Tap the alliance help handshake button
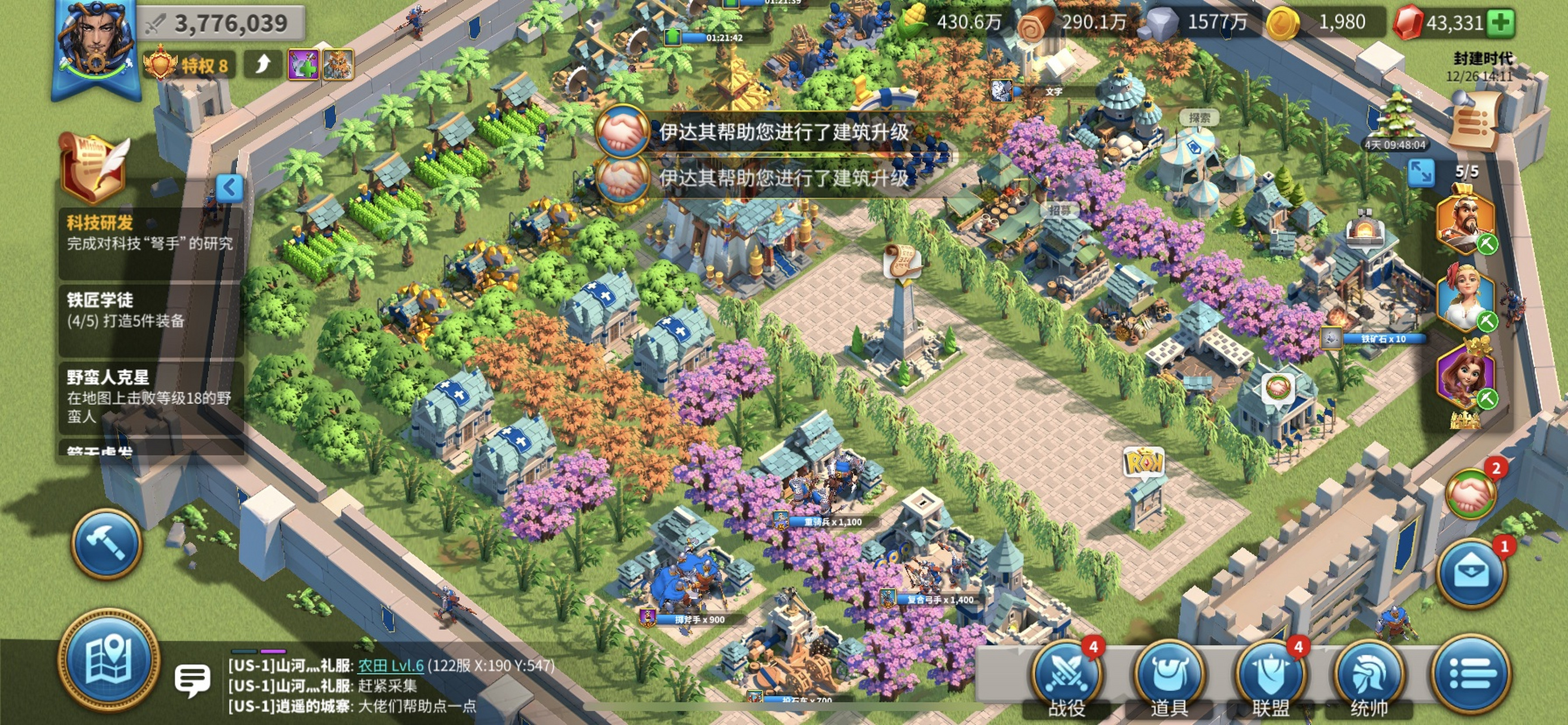 click(1471, 492)
